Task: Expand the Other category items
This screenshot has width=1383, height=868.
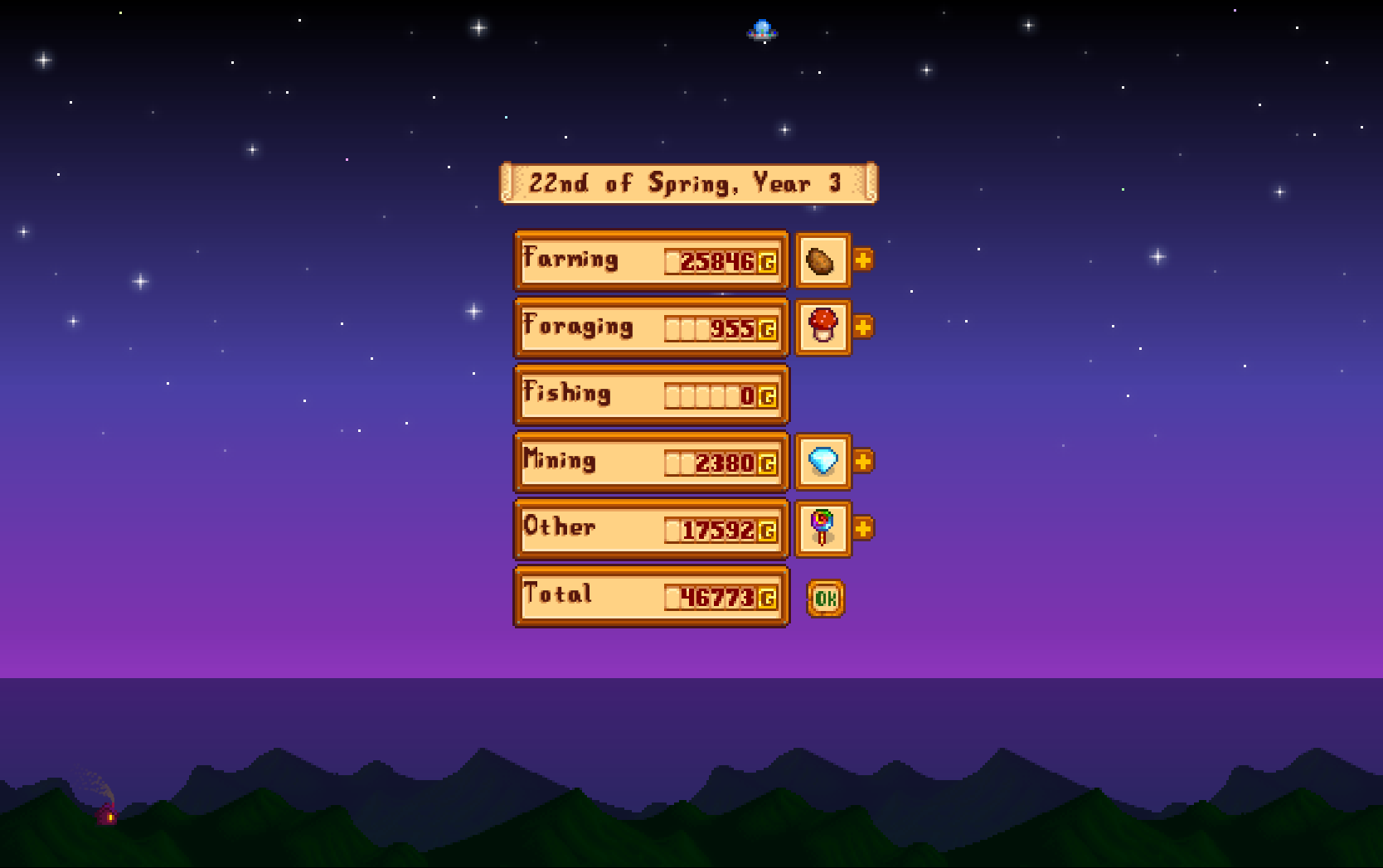Action: pyautogui.click(x=863, y=528)
